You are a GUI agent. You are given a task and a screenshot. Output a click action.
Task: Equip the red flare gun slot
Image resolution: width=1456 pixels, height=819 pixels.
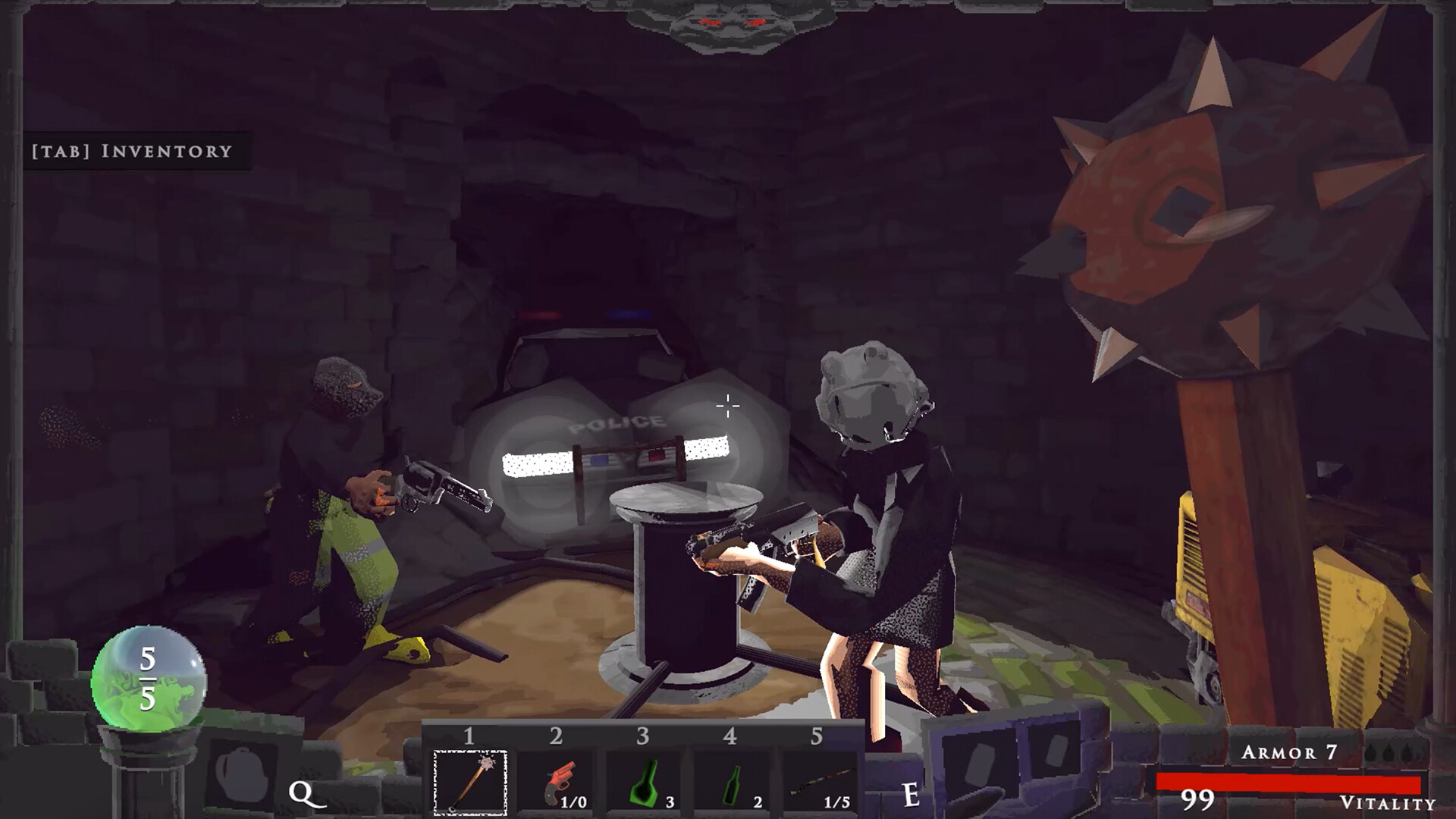coord(558,783)
